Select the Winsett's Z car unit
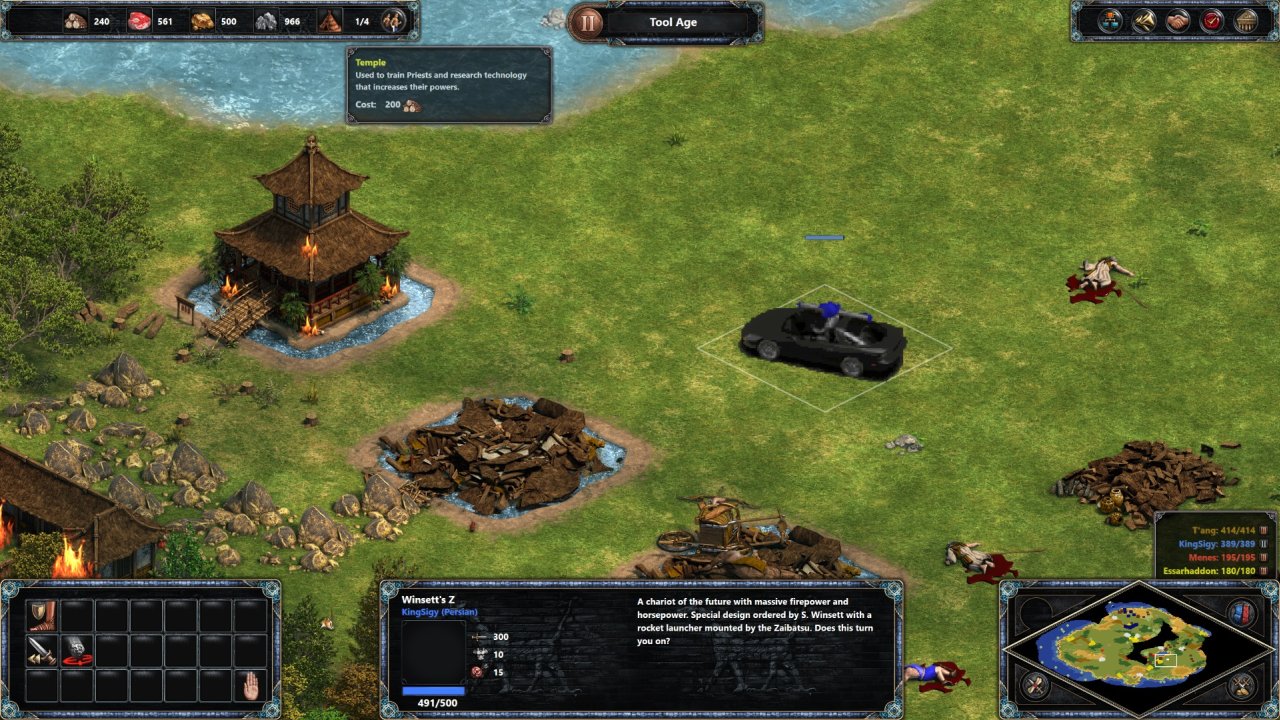The height and width of the screenshot is (720, 1280). (x=822, y=338)
